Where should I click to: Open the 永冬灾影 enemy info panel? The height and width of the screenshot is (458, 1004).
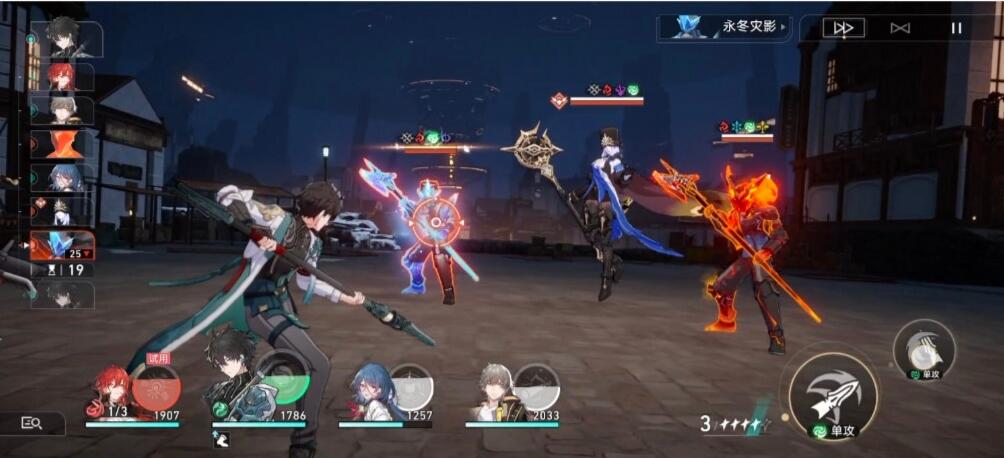click(725, 27)
